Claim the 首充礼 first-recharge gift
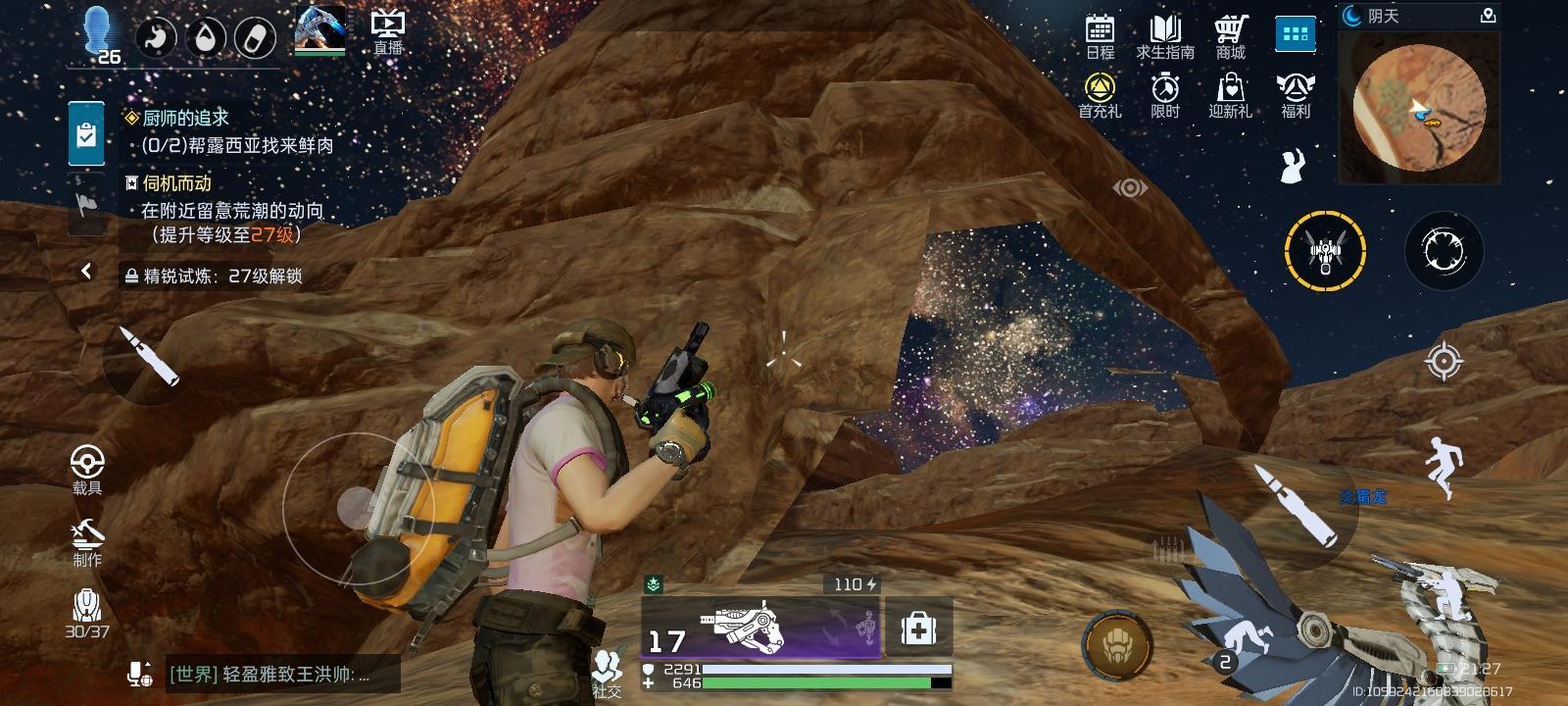 tap(1100, 96)
